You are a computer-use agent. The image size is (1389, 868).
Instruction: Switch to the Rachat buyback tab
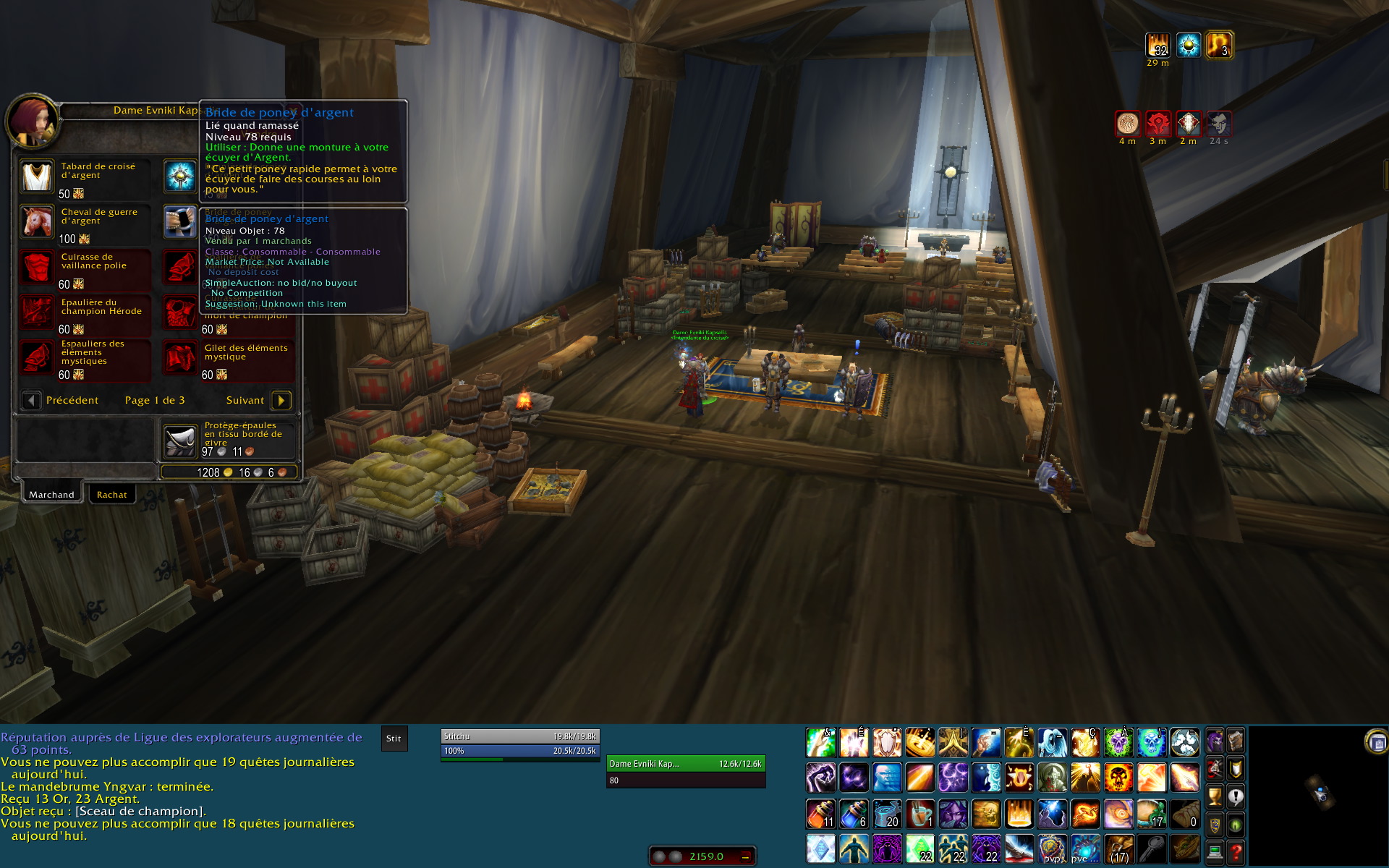coord(111,495)
